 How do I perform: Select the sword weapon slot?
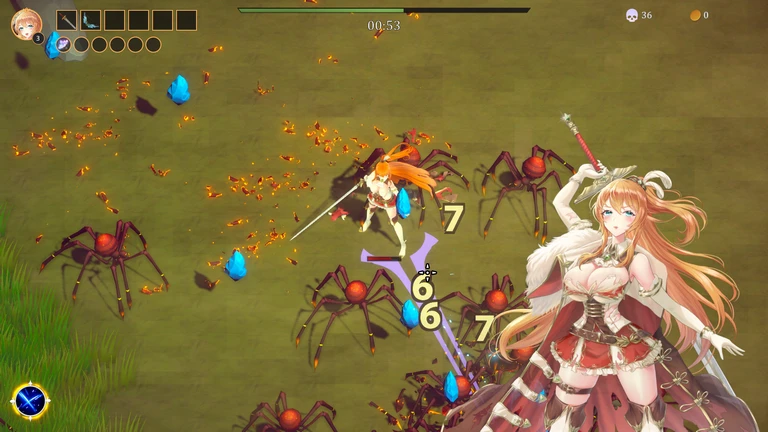click(67, 20)
